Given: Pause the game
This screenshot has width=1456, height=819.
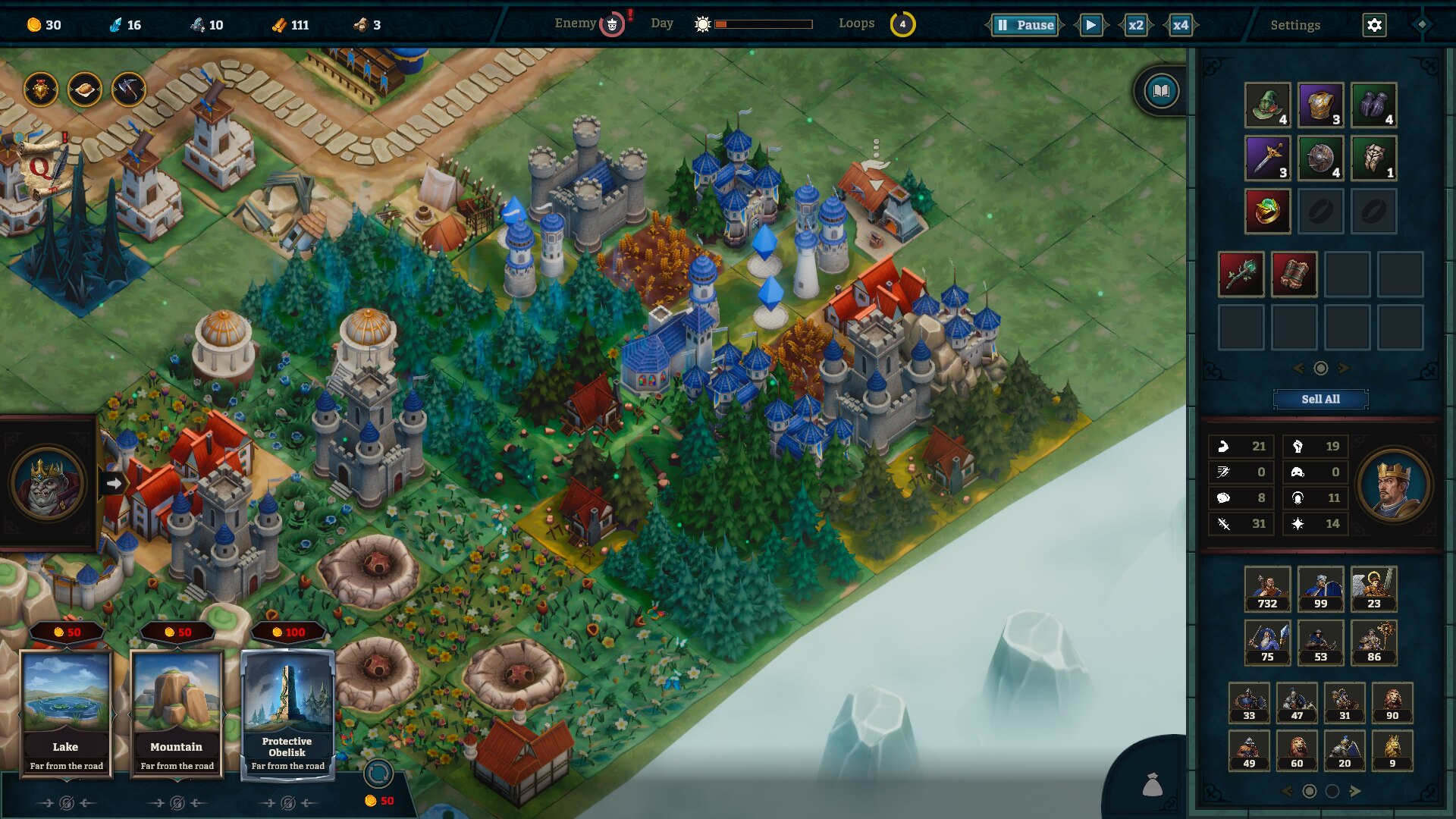Looking at the screenshot, I should click(1025, 25).
